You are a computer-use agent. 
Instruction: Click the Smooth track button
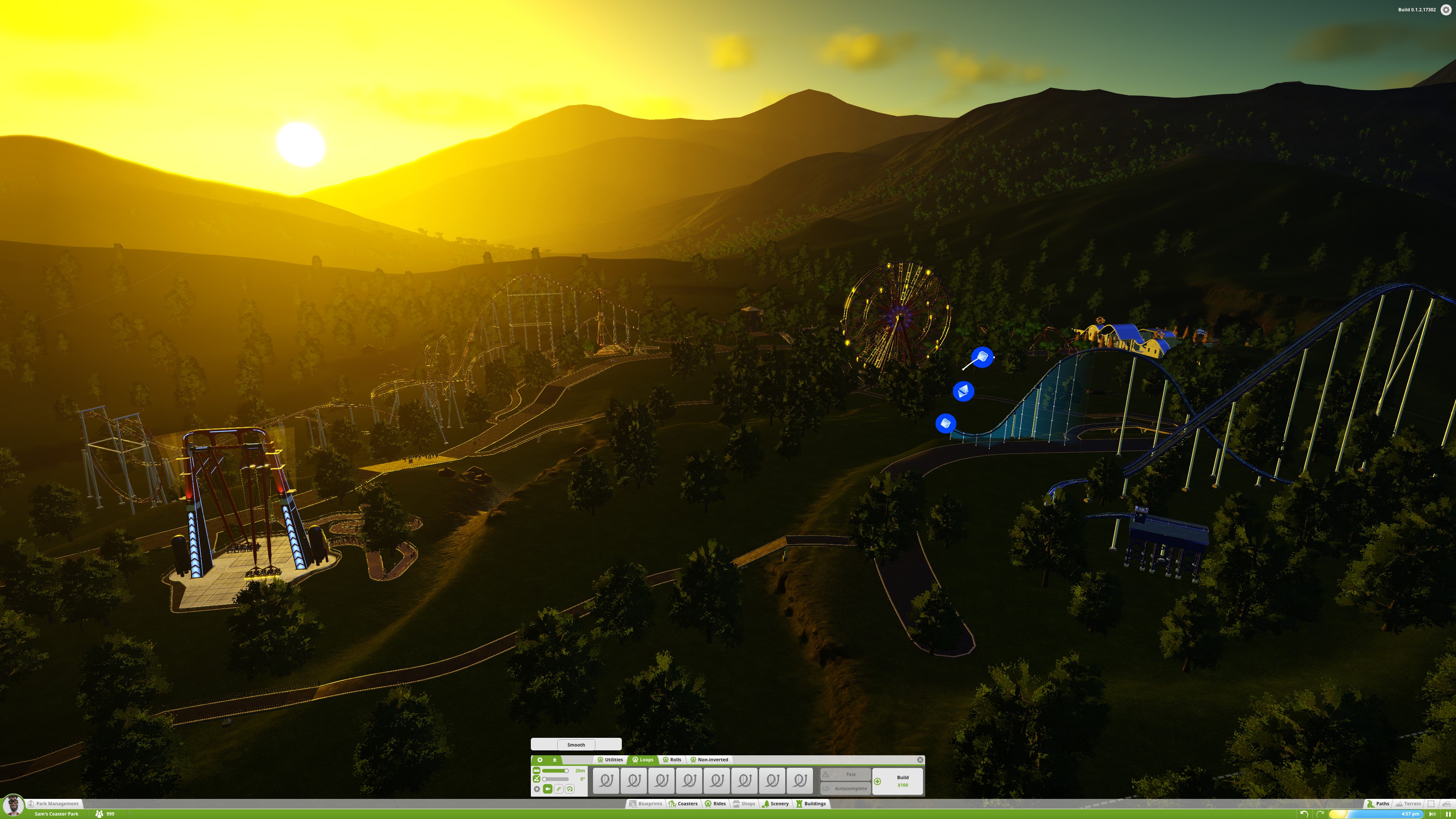point(576,744)
